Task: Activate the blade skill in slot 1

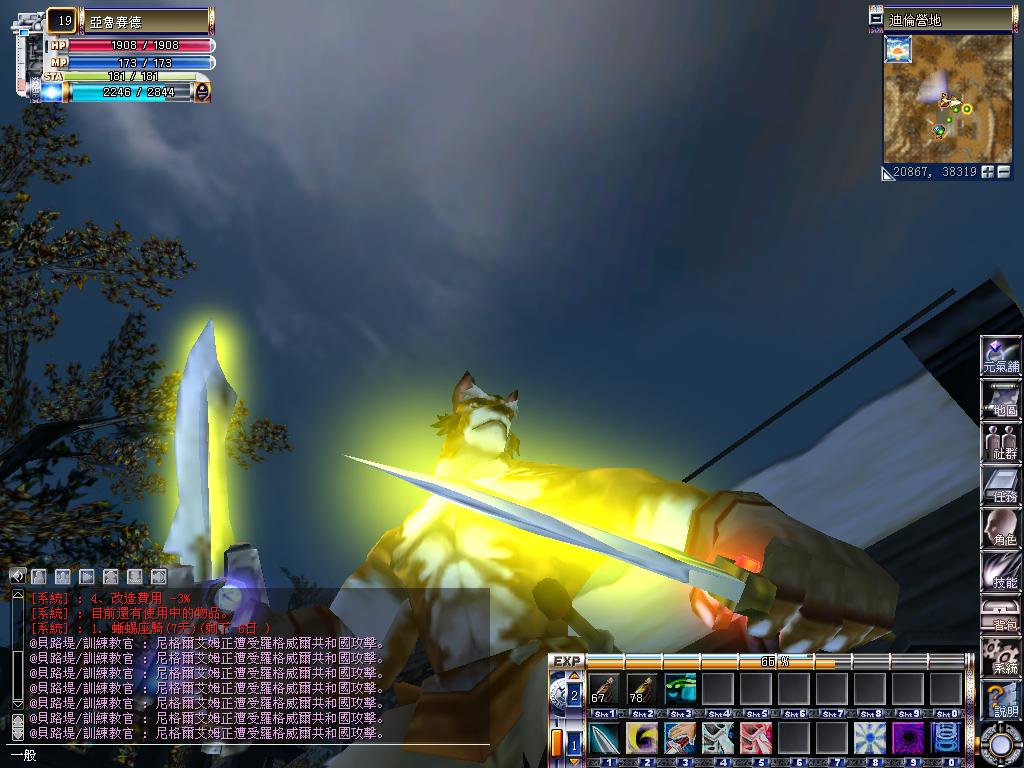Action: (x=604, y=739)
